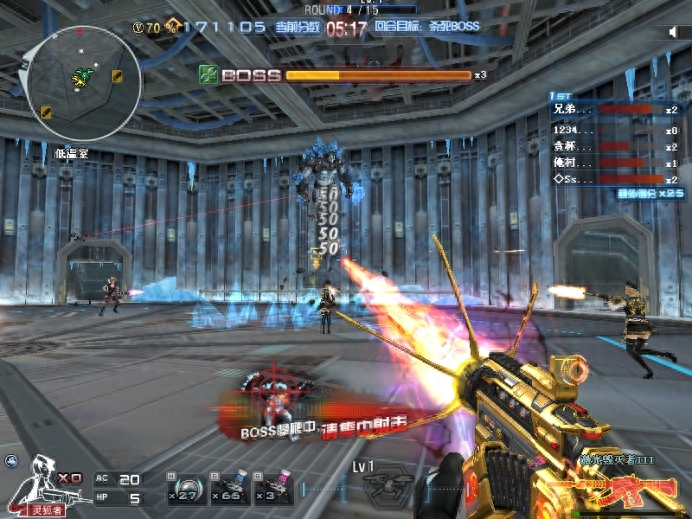692x519 pixels.
Task: Toggle the sound speaker icon
Action: tap(673, 33)
